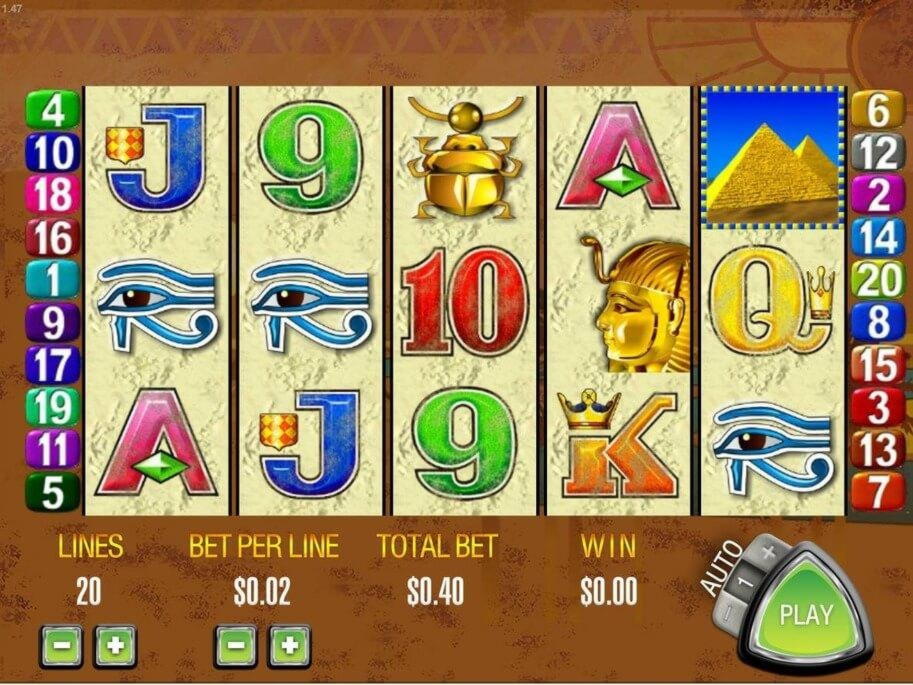Increase the AUTO spin count
Image resolution: width=913 pixels, height=685 pixels.
pyautogui.click(x=768, y=551)
